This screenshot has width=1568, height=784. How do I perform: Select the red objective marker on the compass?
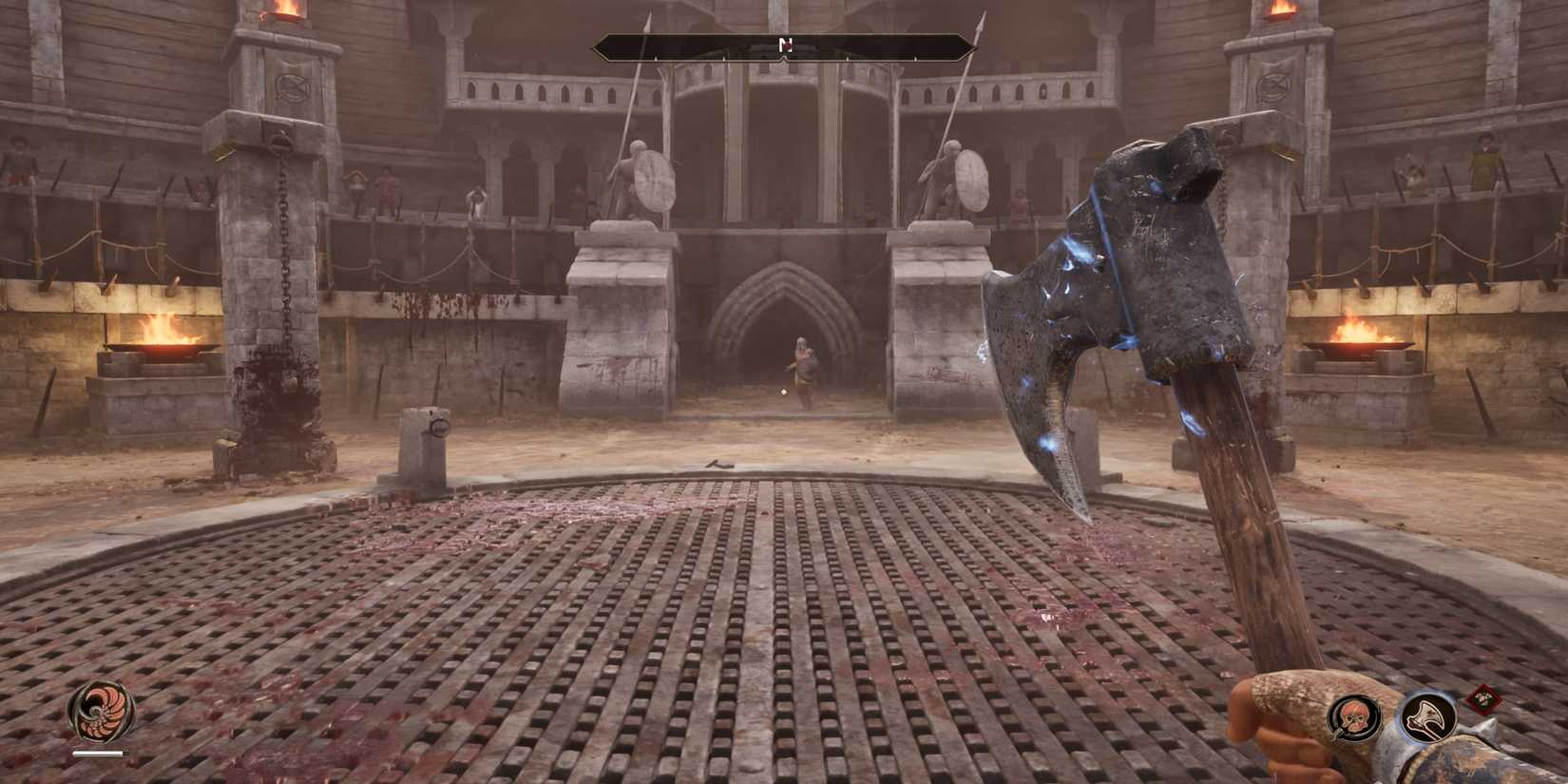787,46
